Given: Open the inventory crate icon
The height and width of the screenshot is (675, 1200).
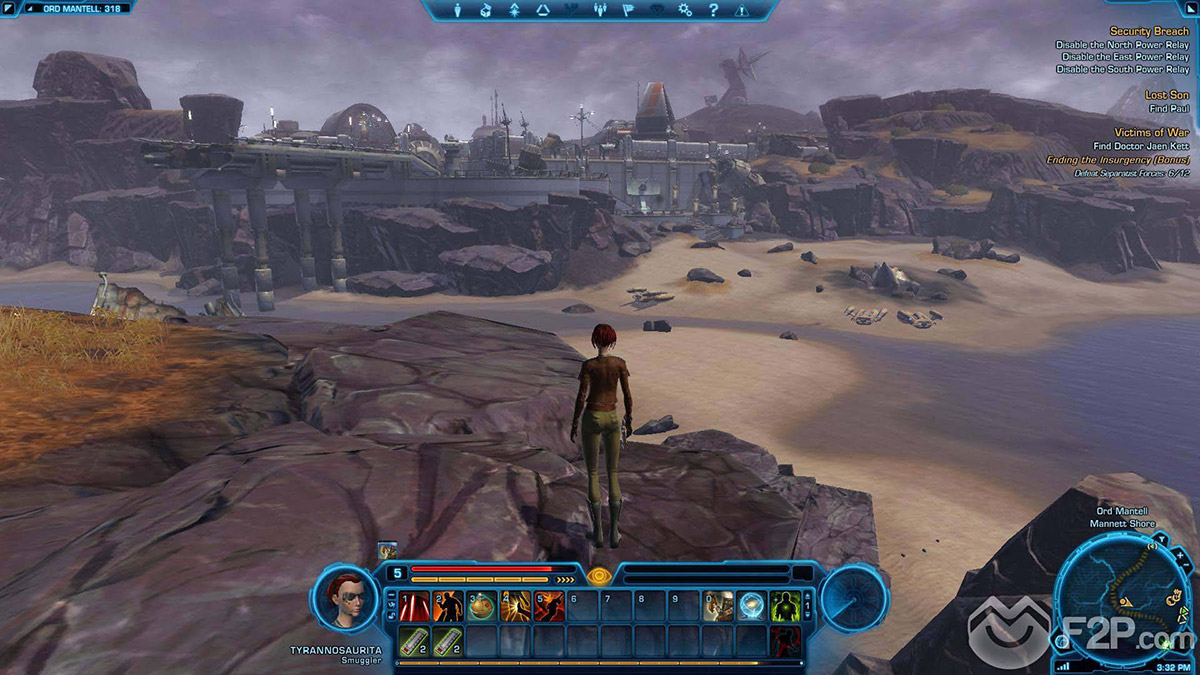Looking at the screenshot, I should coord(486,10).
